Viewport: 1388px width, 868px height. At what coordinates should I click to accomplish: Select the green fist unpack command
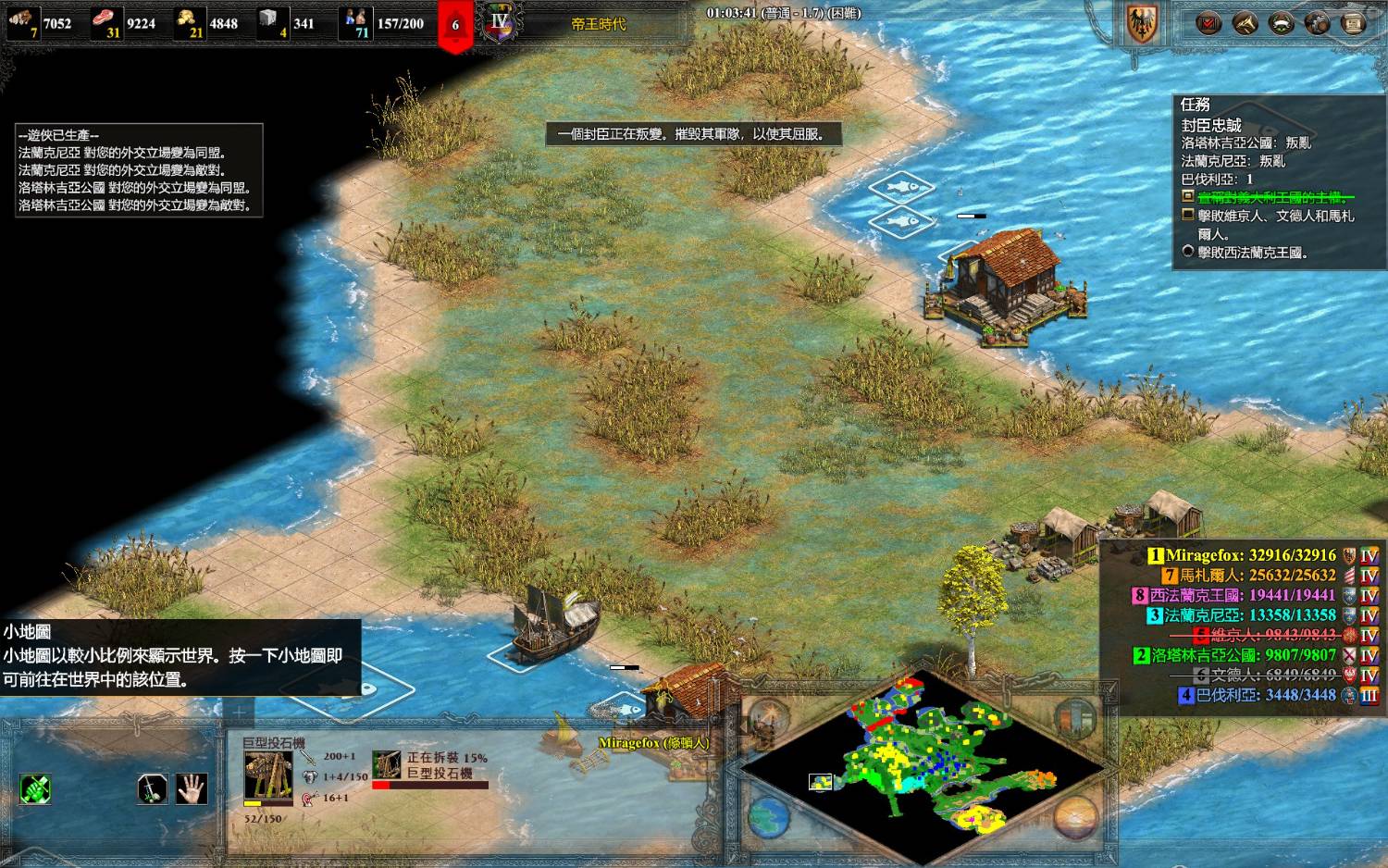pyautogui.click(x=35, y=789)
